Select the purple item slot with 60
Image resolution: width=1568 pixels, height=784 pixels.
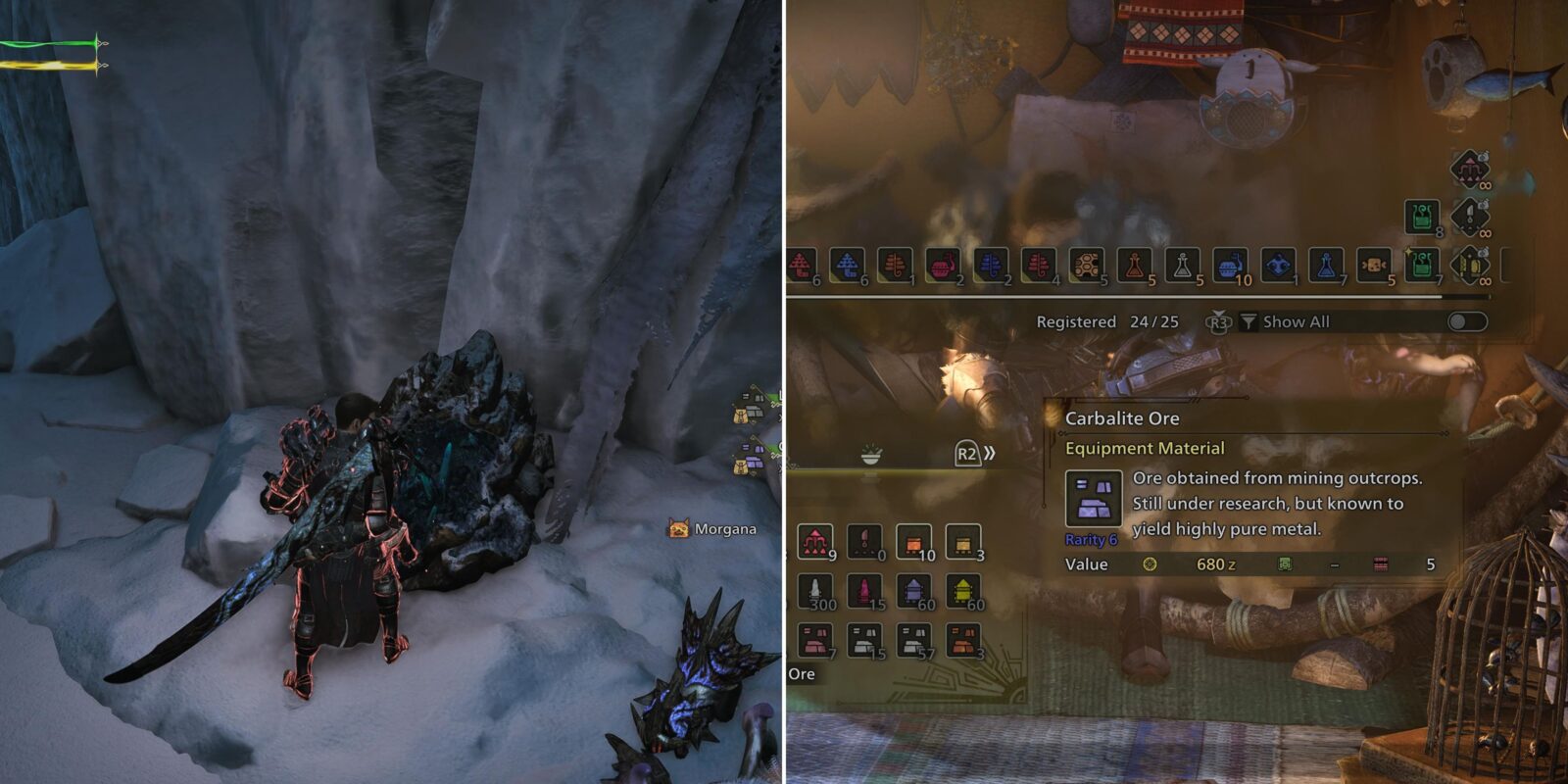coord(913,591)
